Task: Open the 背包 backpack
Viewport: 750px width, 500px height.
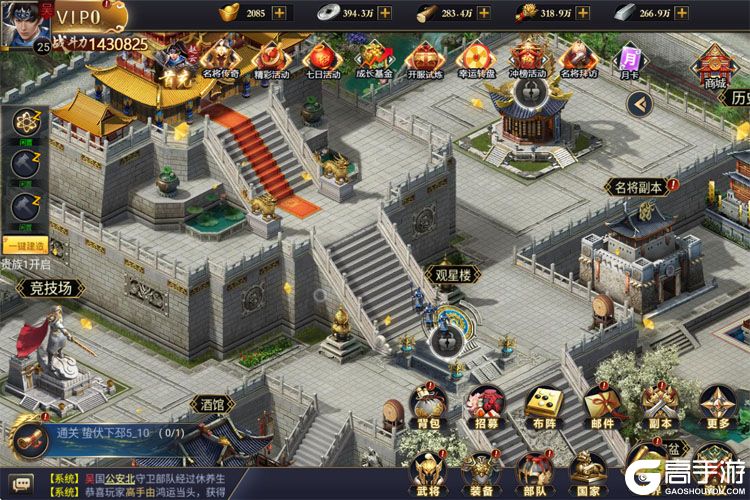Action: [429, 405]
